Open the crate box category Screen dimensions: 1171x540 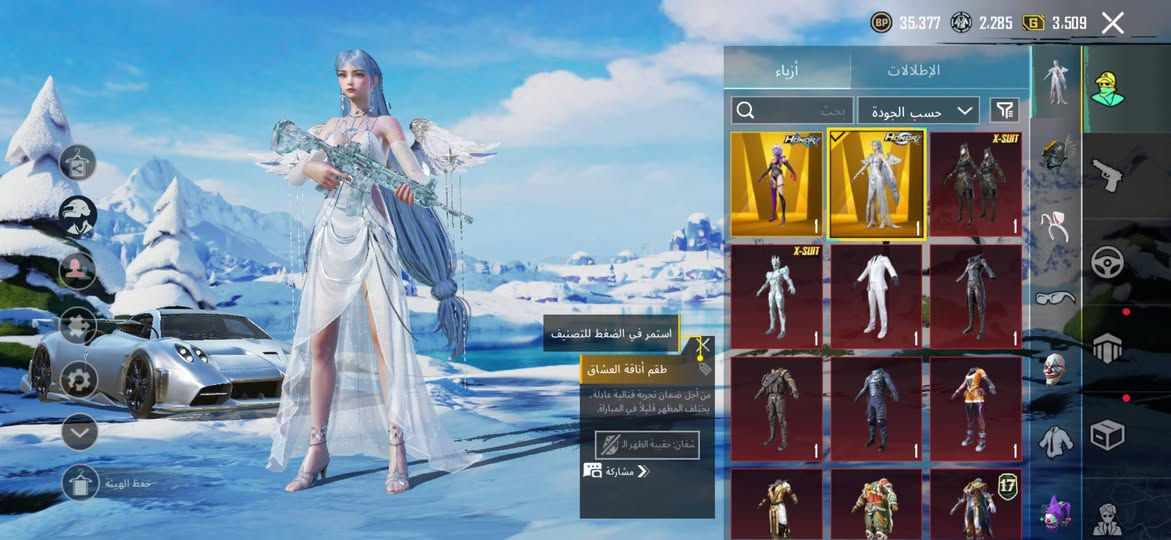click(x=1107, y=435)
